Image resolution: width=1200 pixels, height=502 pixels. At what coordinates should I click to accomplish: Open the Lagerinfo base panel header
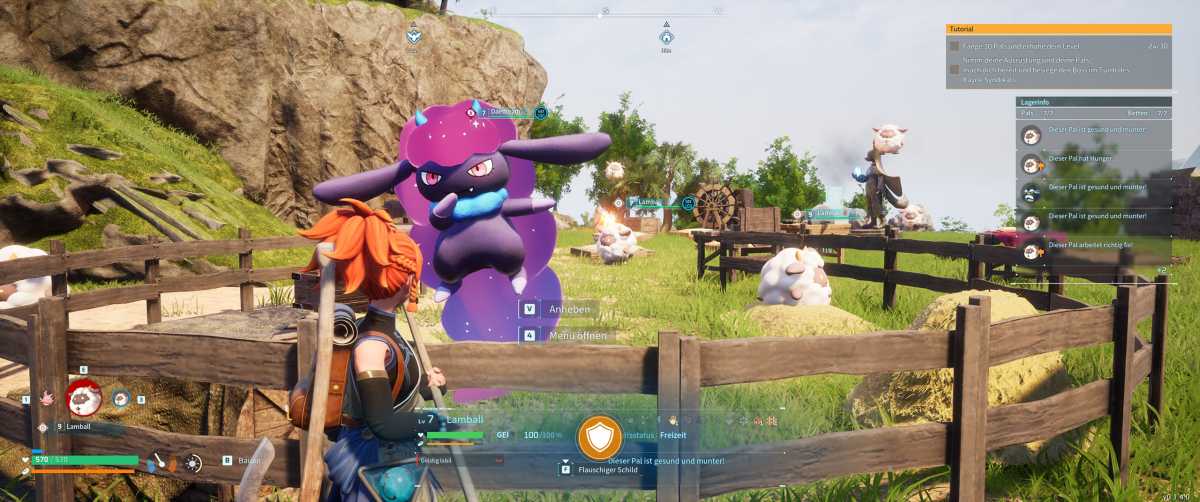click(x=1093, y=102)
